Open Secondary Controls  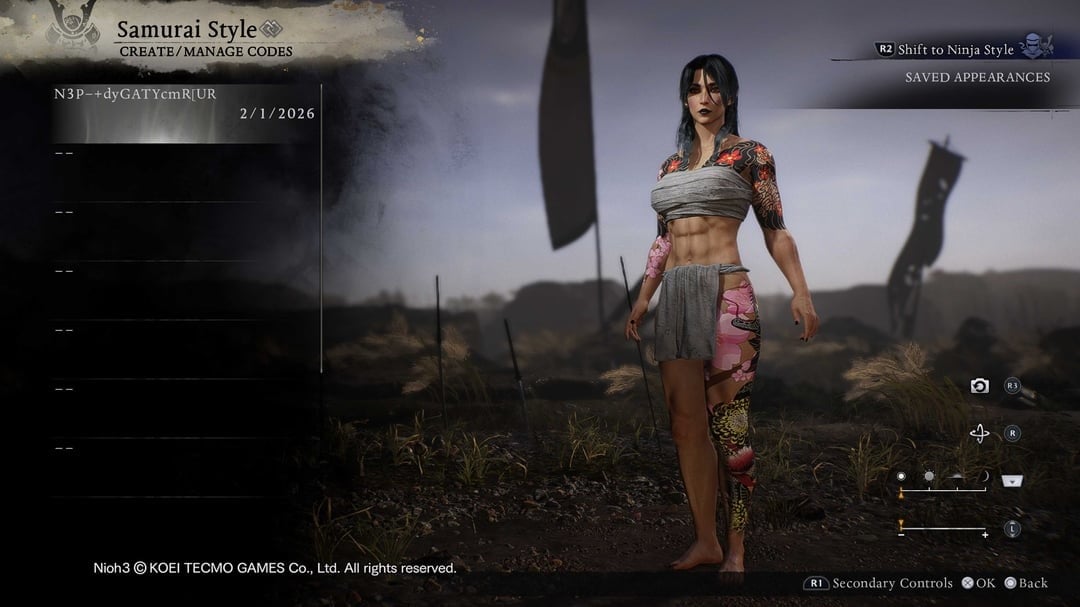878,583
